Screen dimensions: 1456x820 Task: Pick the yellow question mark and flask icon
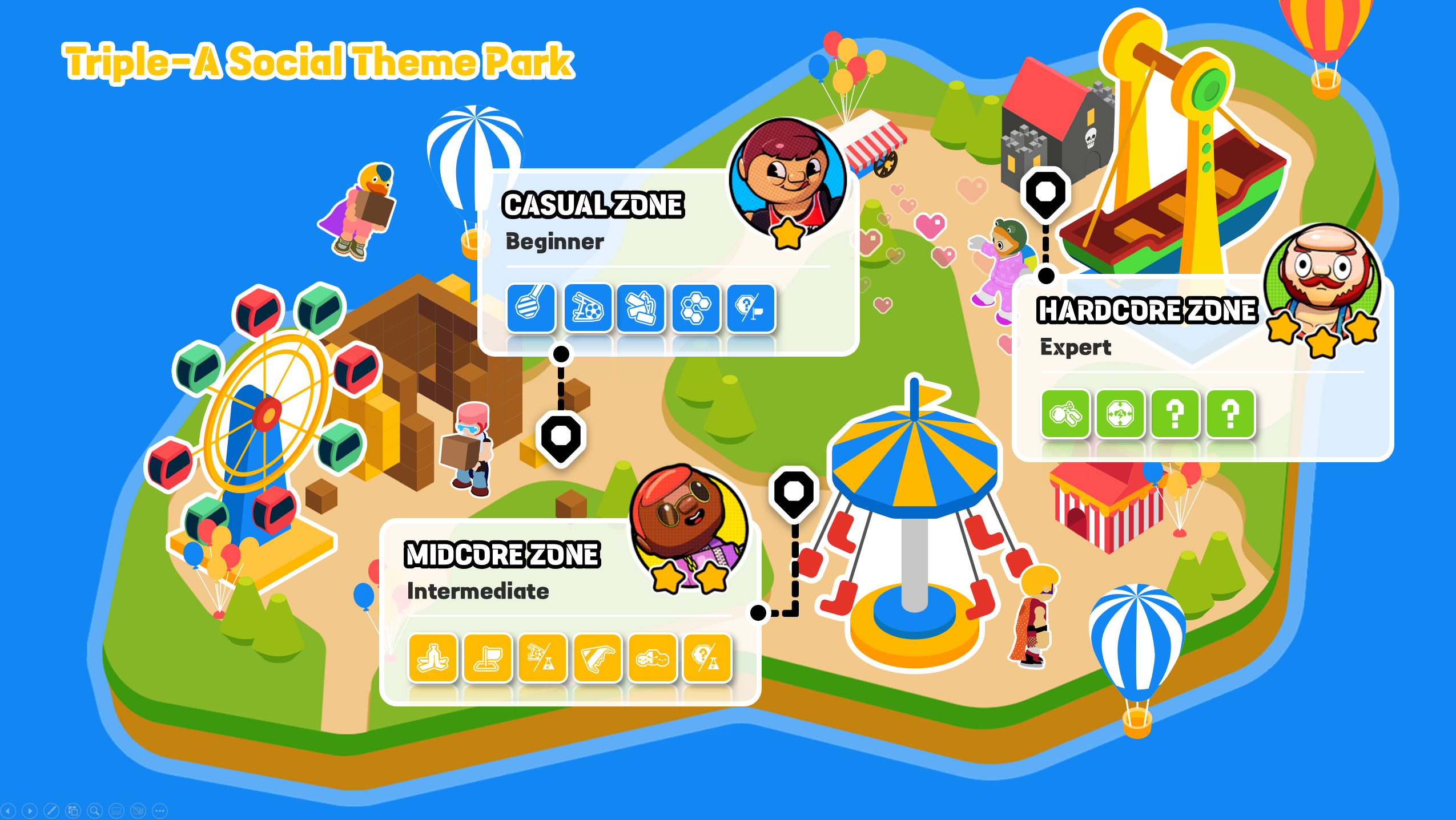pos(707,658)
